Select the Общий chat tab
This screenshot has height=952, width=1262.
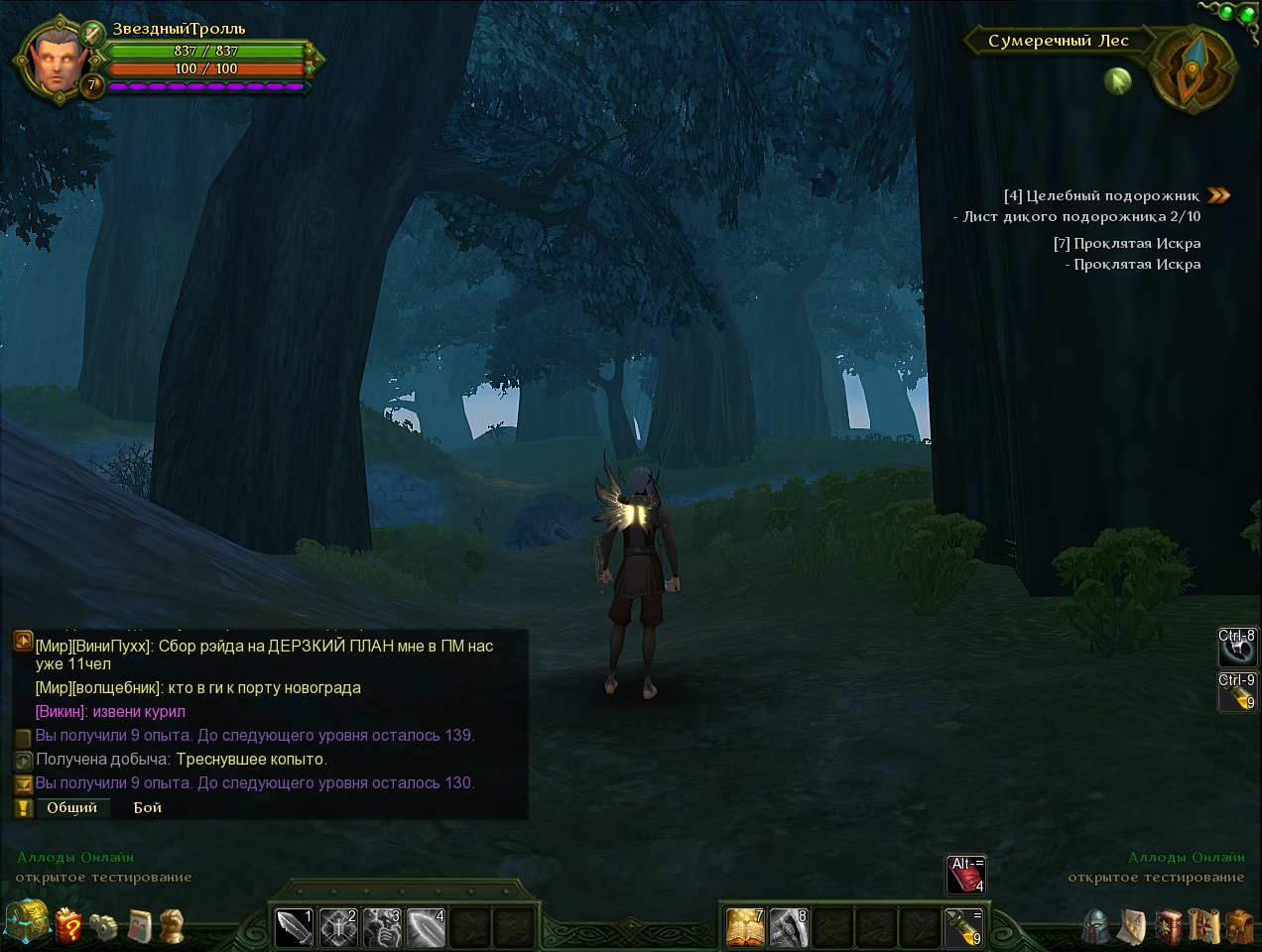point(72,807)
